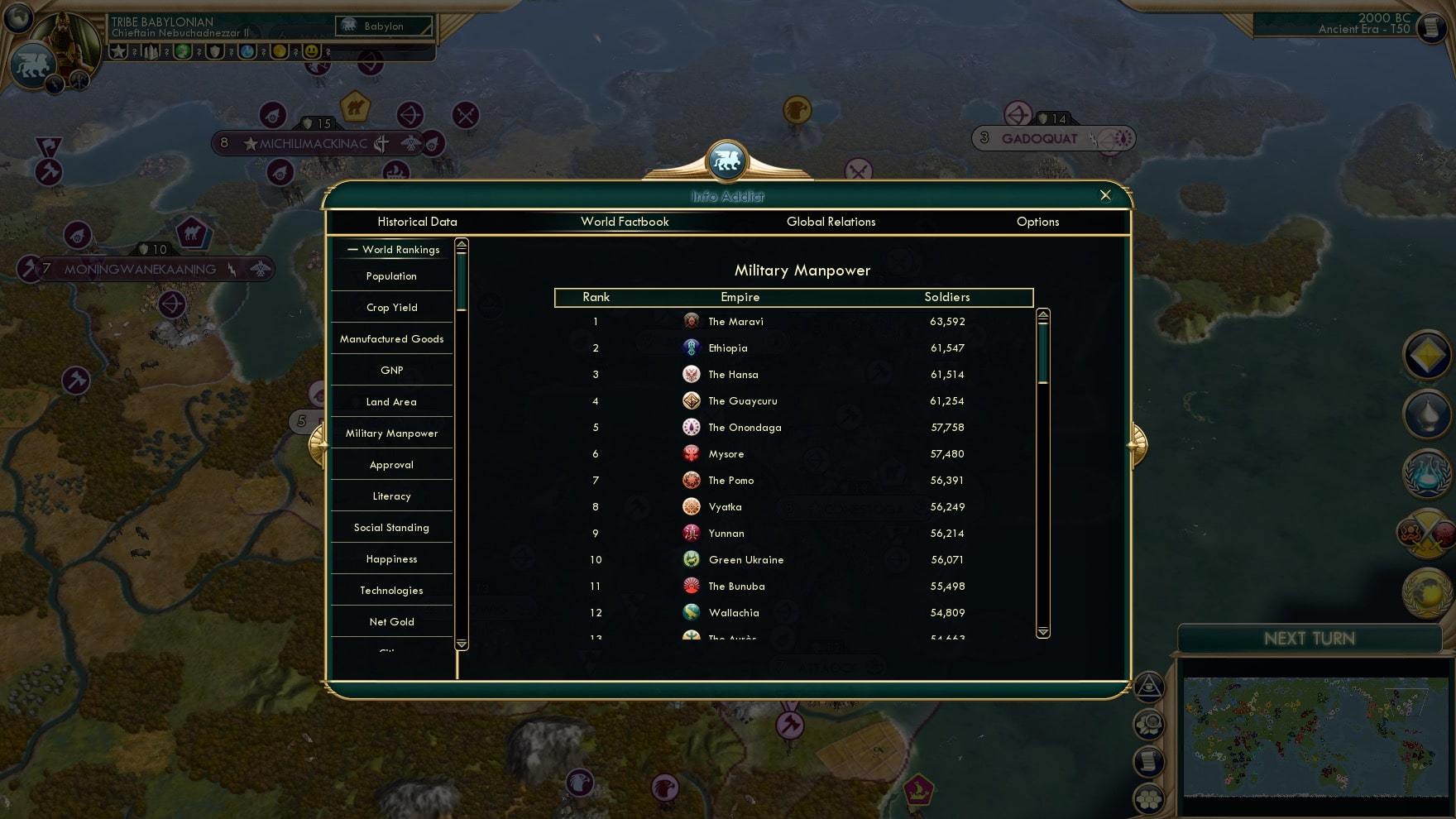Click the happiness smiley in the status bar
The width and height of the screenshot is (1456, 819).
(312, 51)
